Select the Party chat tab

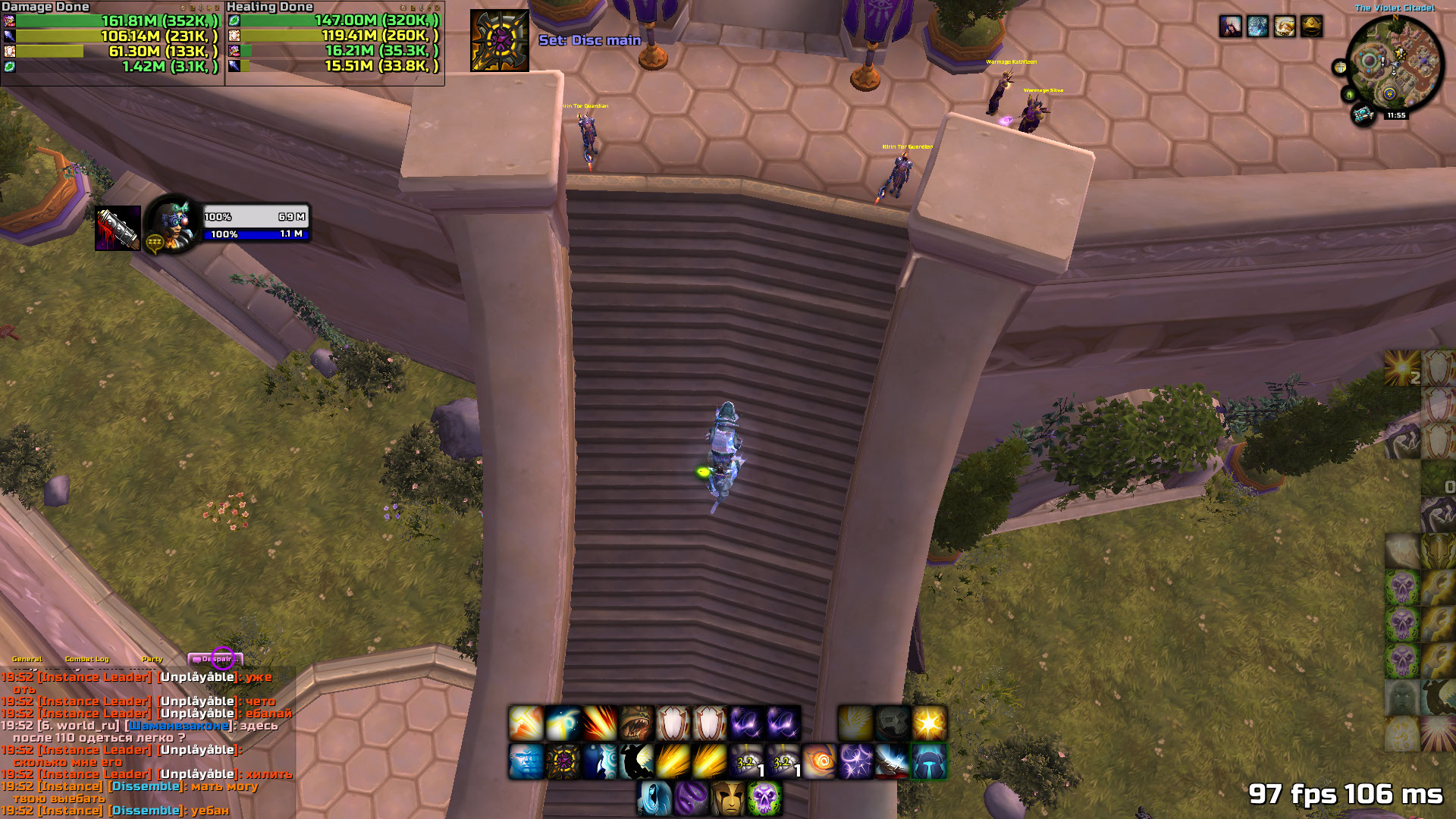pos(152,659)
